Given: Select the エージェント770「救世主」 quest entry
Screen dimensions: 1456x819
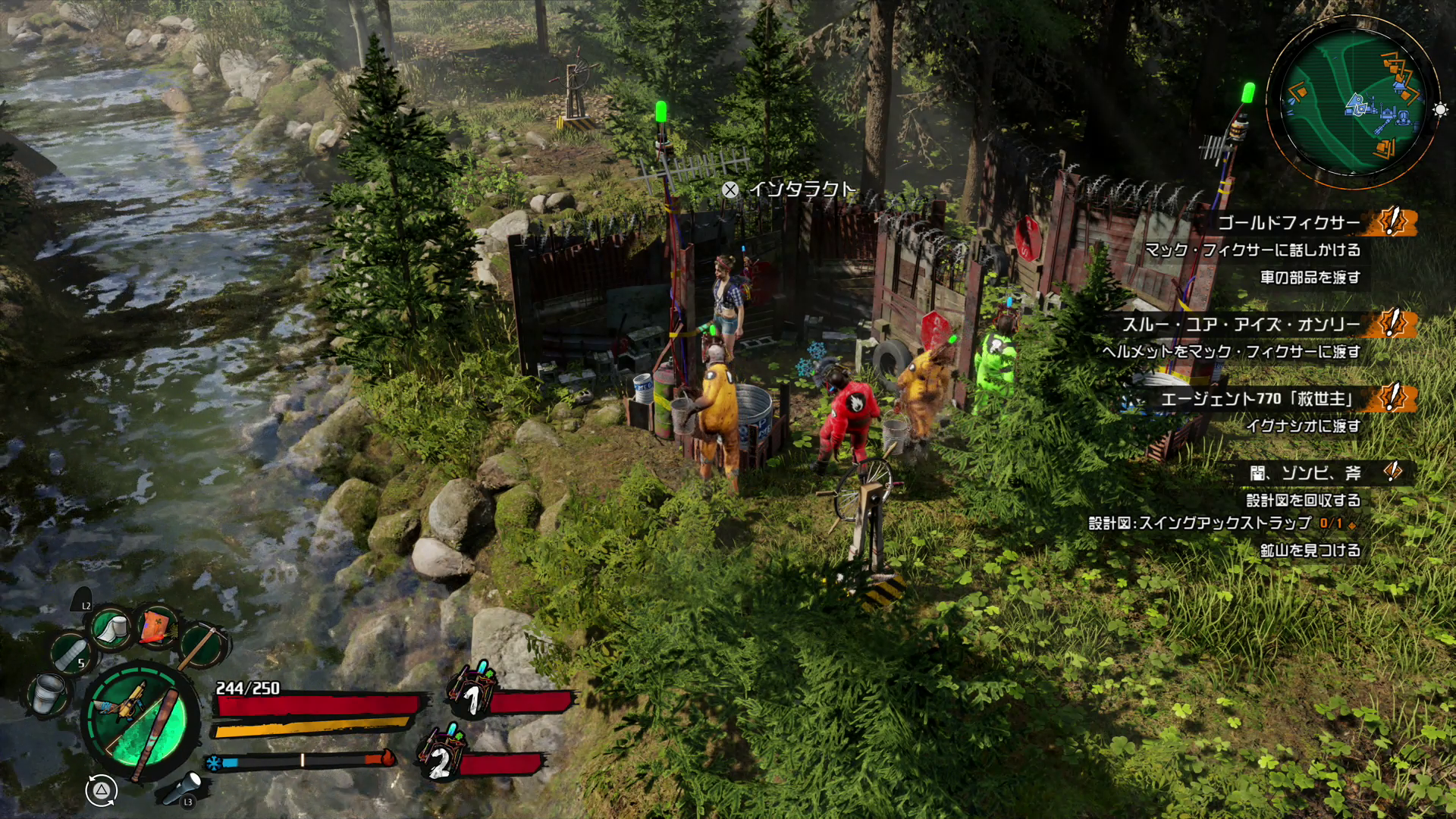Looking at the screenshot, I should [1257, 398].
